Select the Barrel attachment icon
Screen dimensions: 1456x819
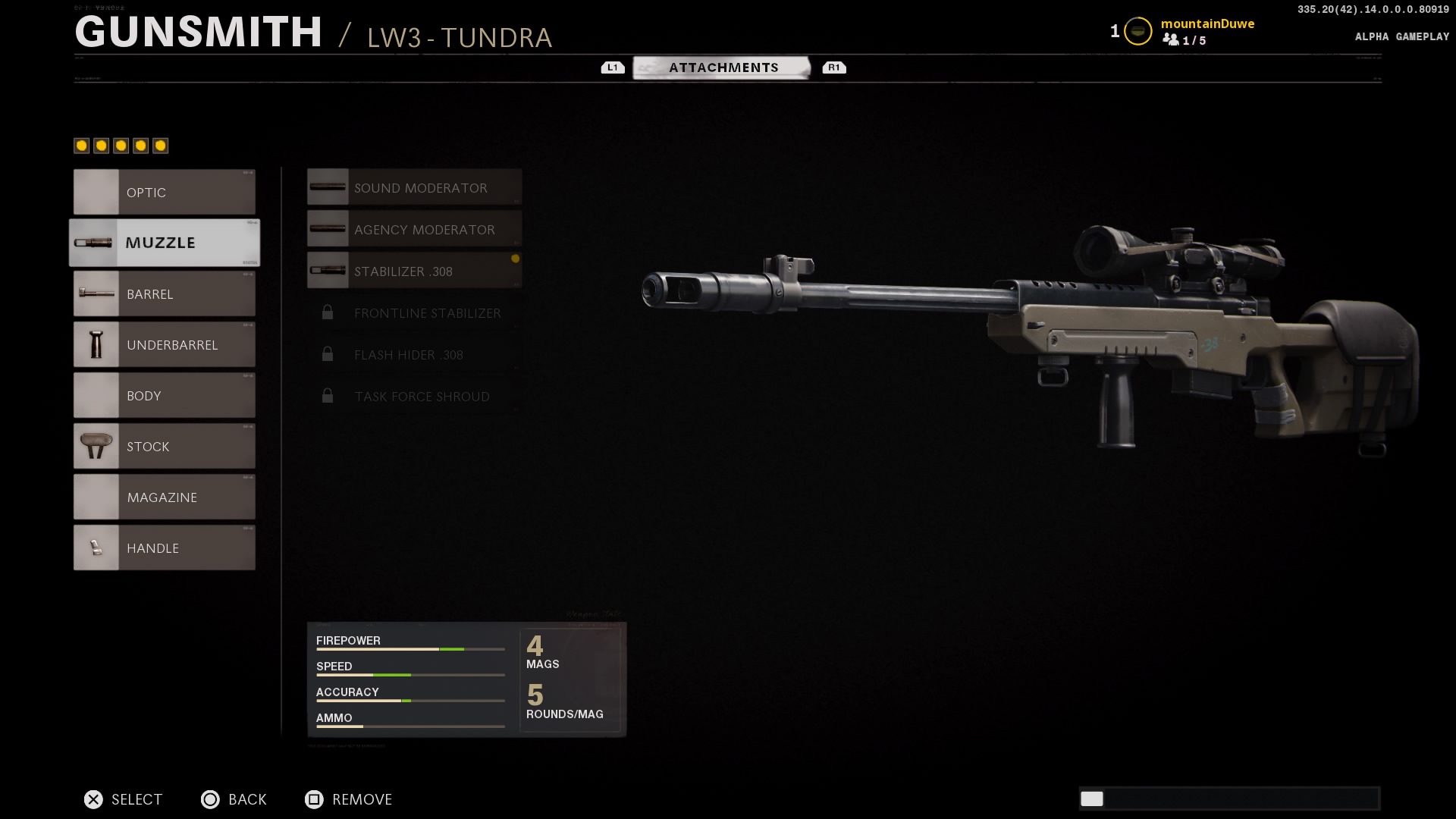click(96, 293)
